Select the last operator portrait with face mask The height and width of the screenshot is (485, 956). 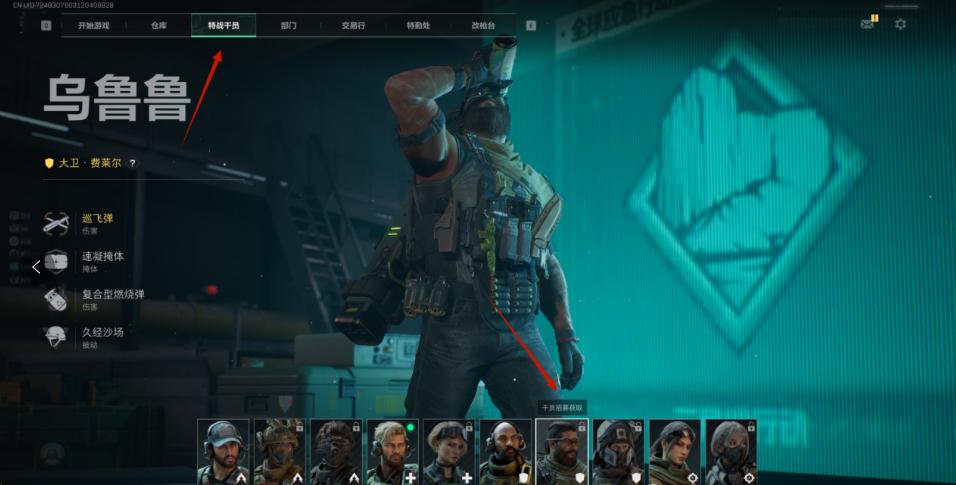[x=730, y=452]
